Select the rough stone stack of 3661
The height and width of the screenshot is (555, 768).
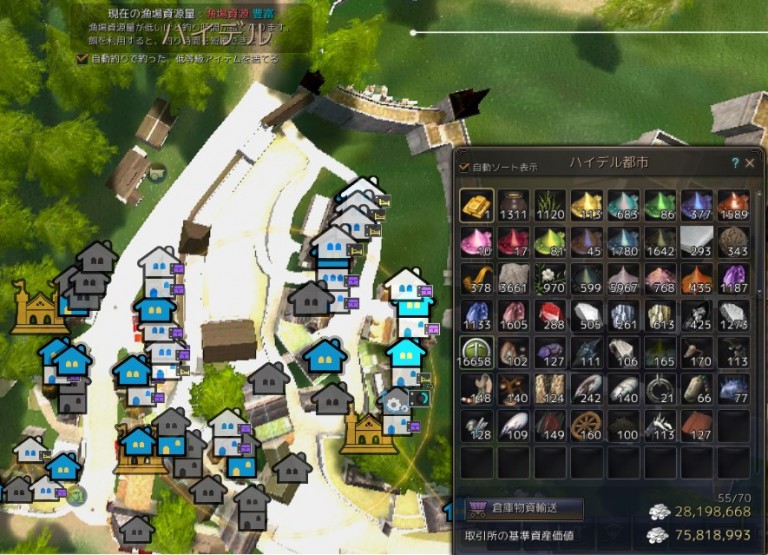pyautogui.click(x=513, y=279)
